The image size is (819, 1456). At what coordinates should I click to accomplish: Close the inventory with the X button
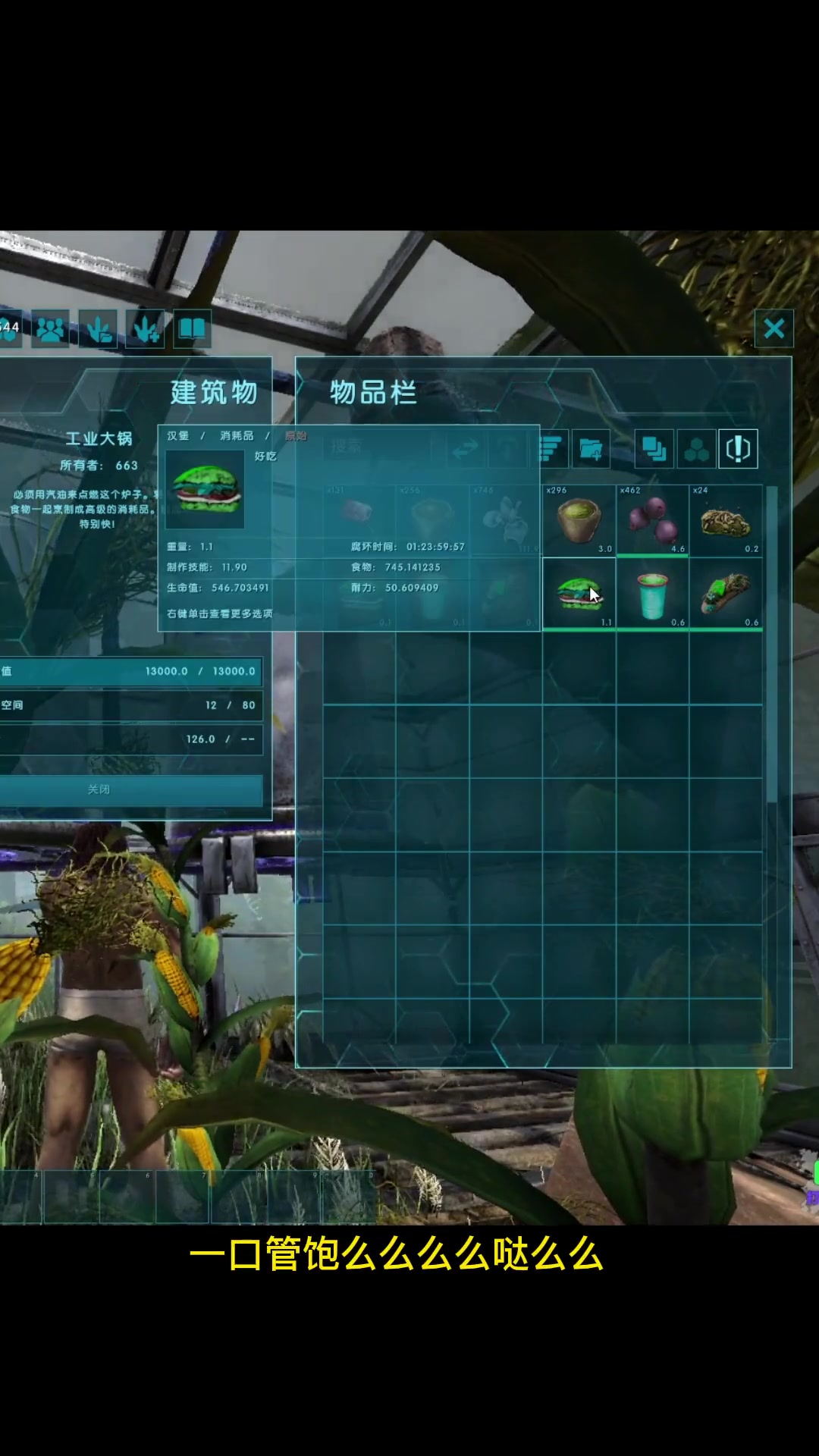(x=773, y=328)
